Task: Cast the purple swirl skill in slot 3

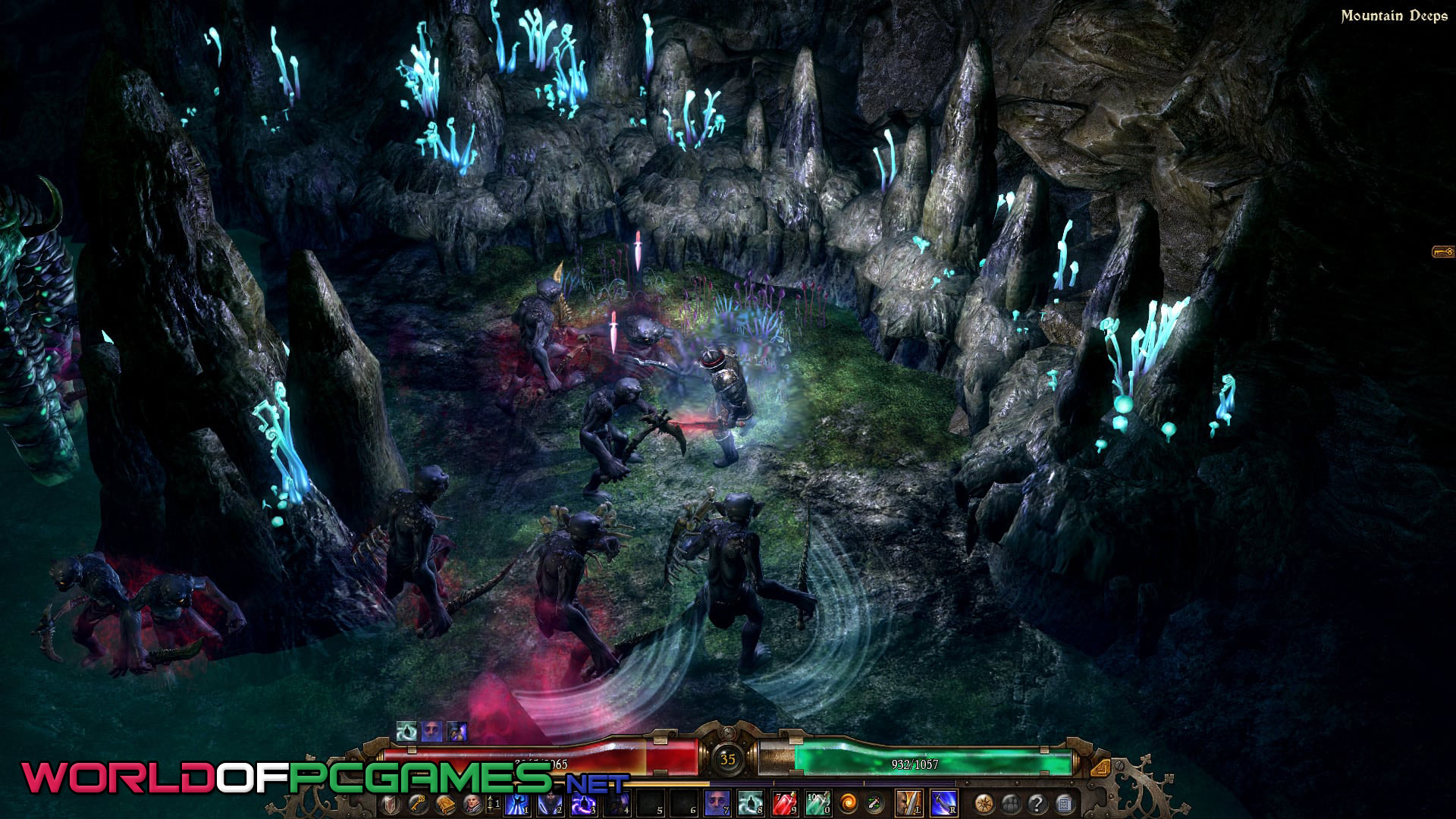Action: click(583, 803)
